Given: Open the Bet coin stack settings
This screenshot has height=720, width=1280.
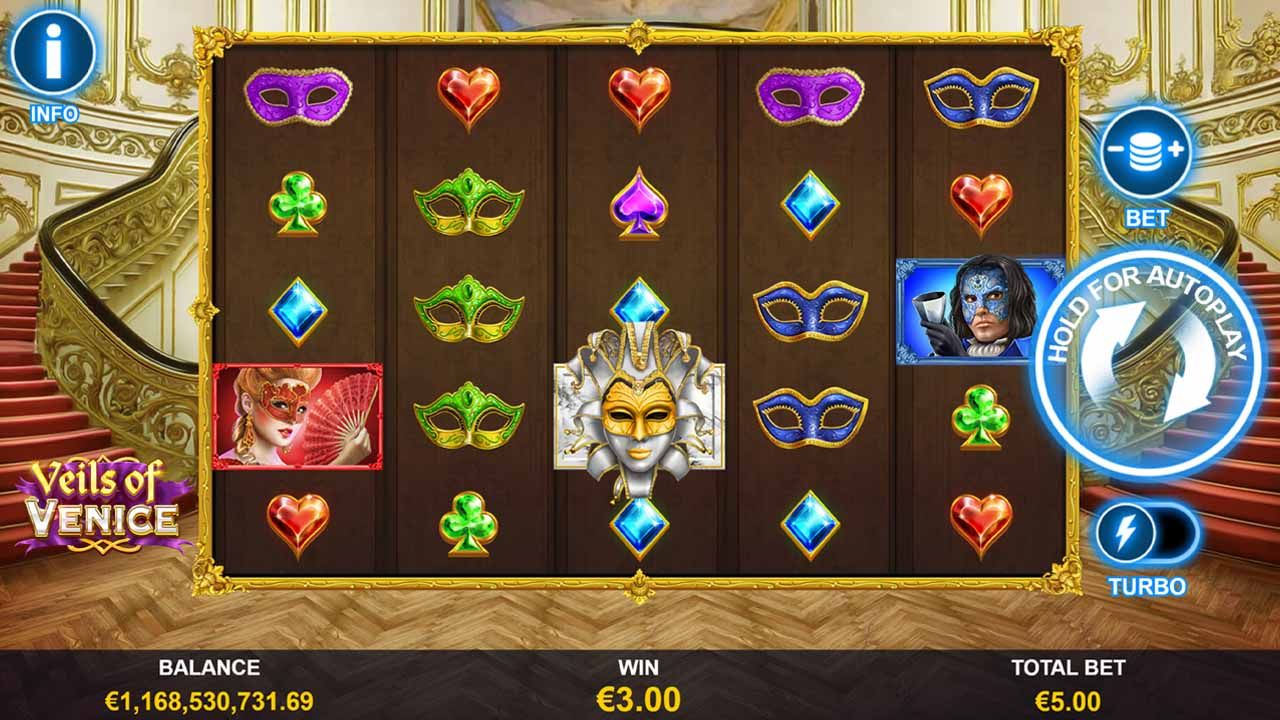Looking at the screenshot, I should [x=1146, y=153].
